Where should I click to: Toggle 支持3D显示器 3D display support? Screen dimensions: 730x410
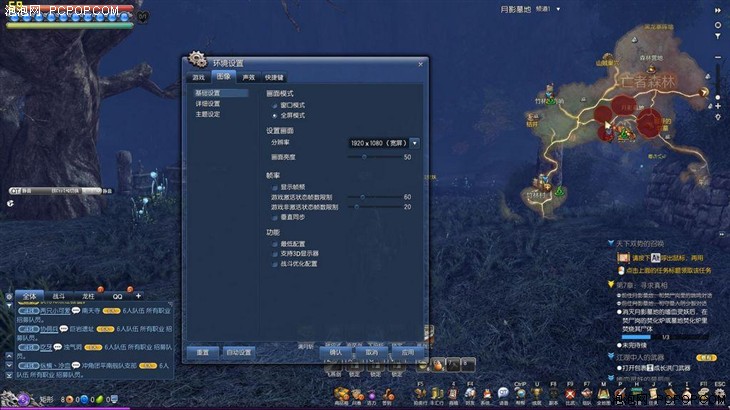(x=274, y=254)
